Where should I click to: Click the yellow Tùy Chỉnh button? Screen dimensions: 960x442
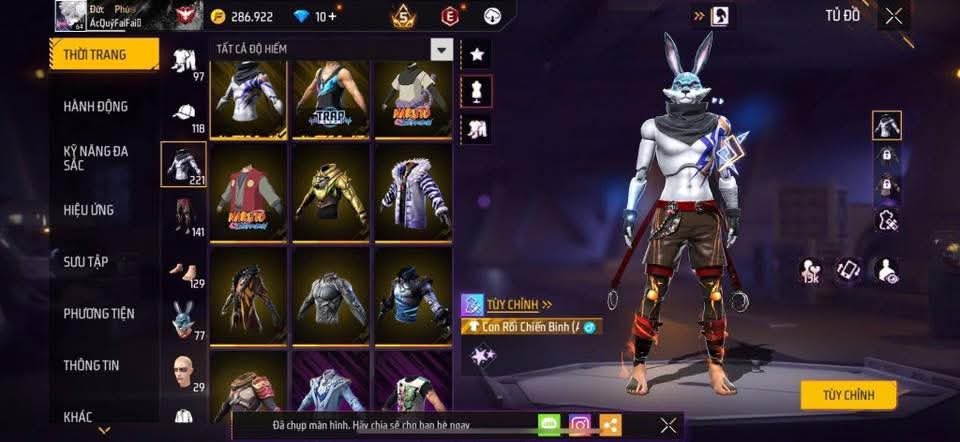pos(848,395)
